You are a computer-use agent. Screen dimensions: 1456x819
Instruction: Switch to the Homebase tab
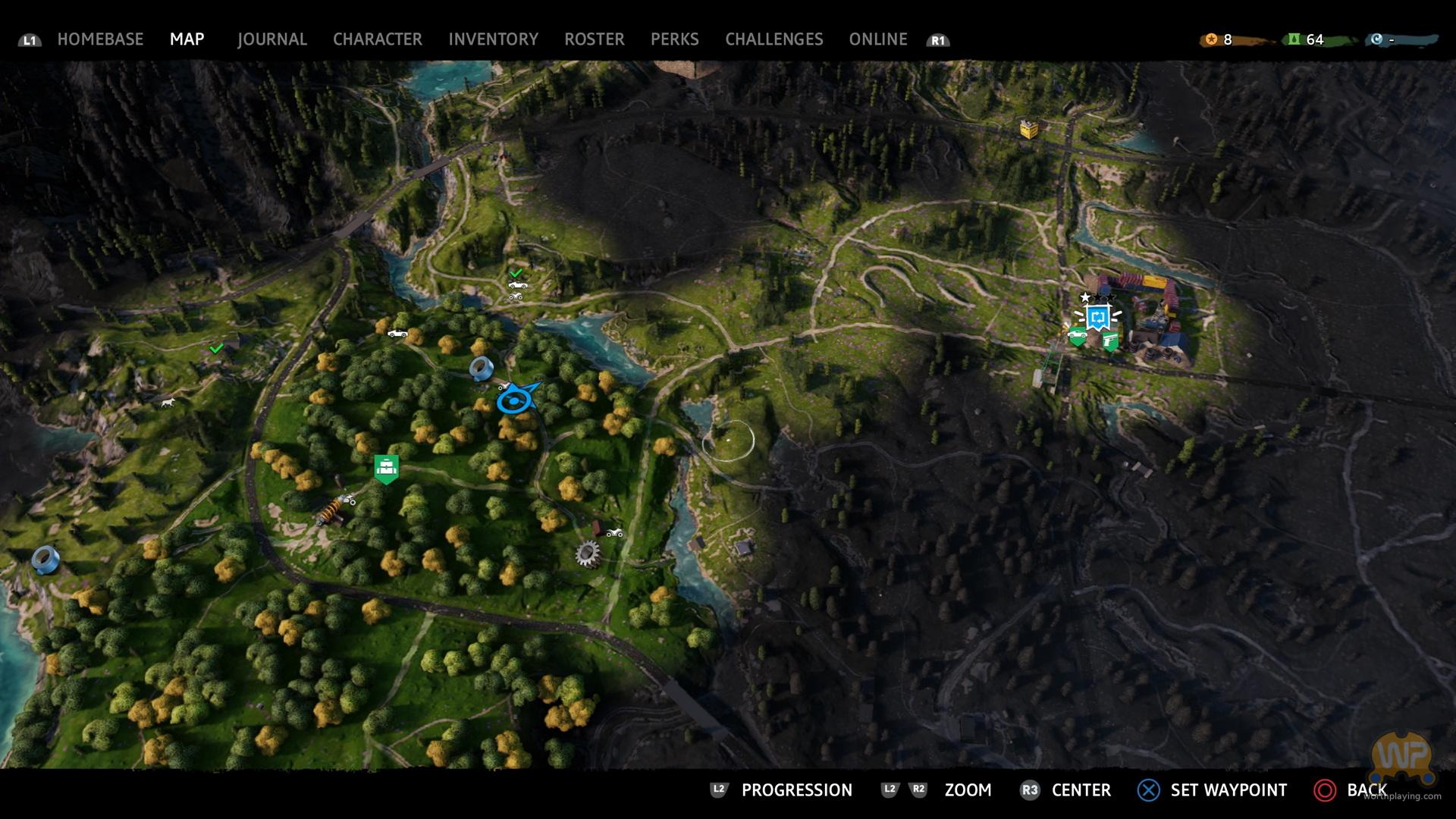(100, 39)
